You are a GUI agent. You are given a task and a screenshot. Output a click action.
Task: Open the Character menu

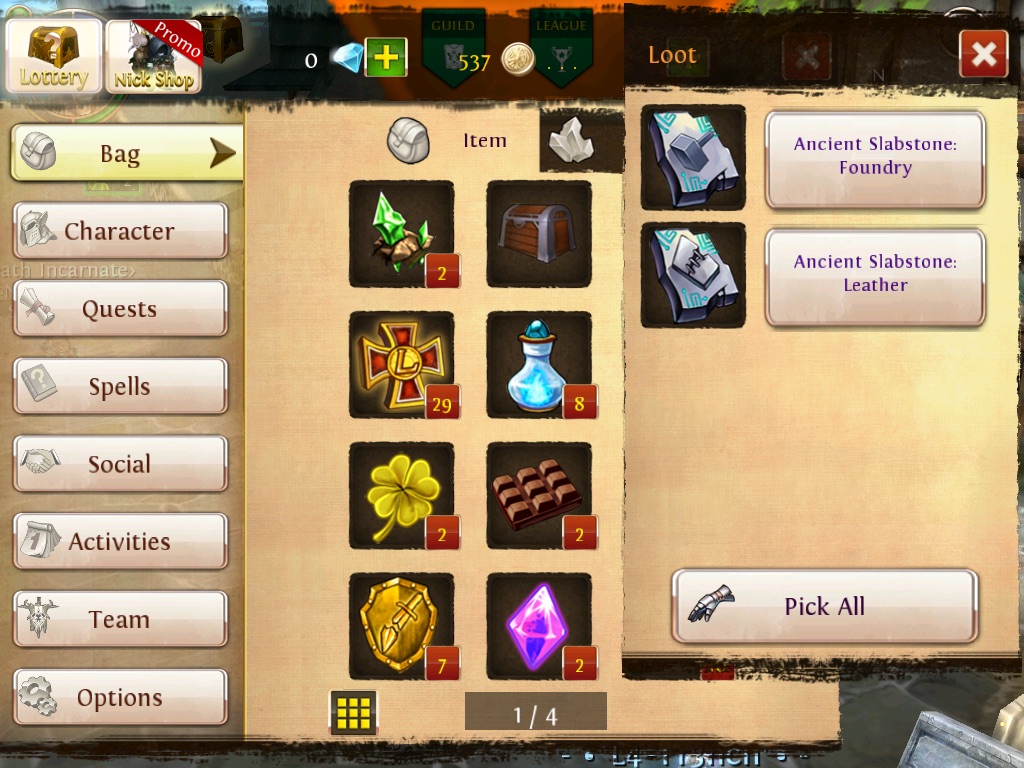coord(120,231)
